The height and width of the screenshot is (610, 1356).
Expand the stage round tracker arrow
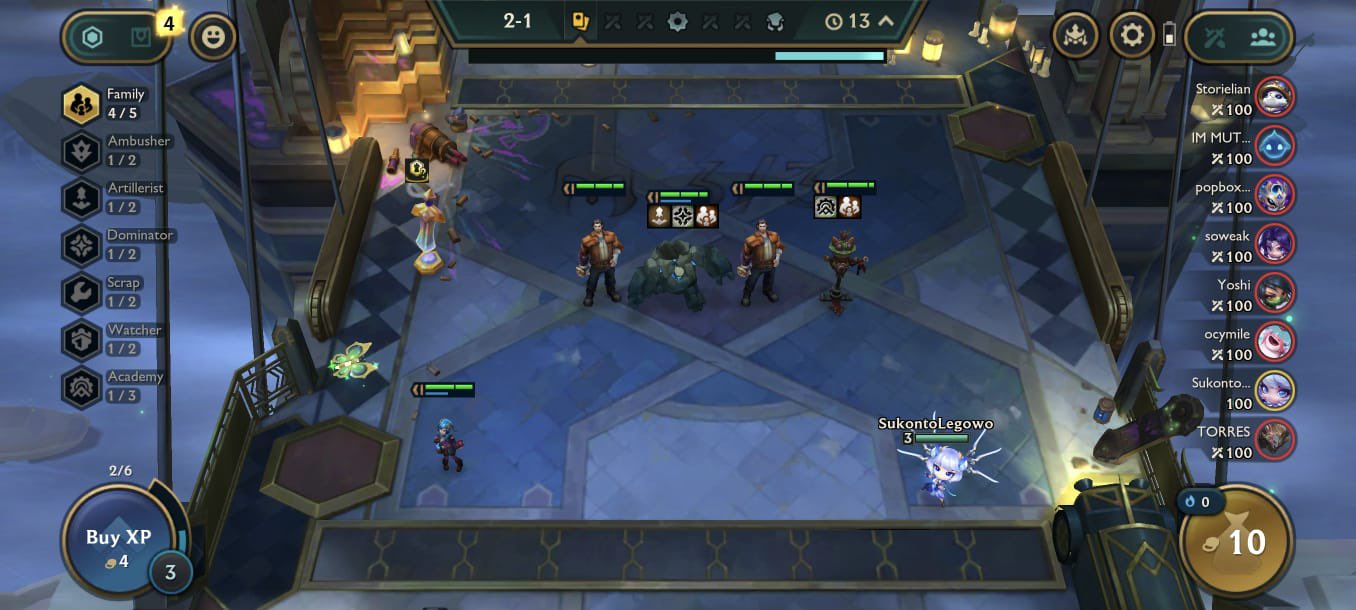pos(885,21)
